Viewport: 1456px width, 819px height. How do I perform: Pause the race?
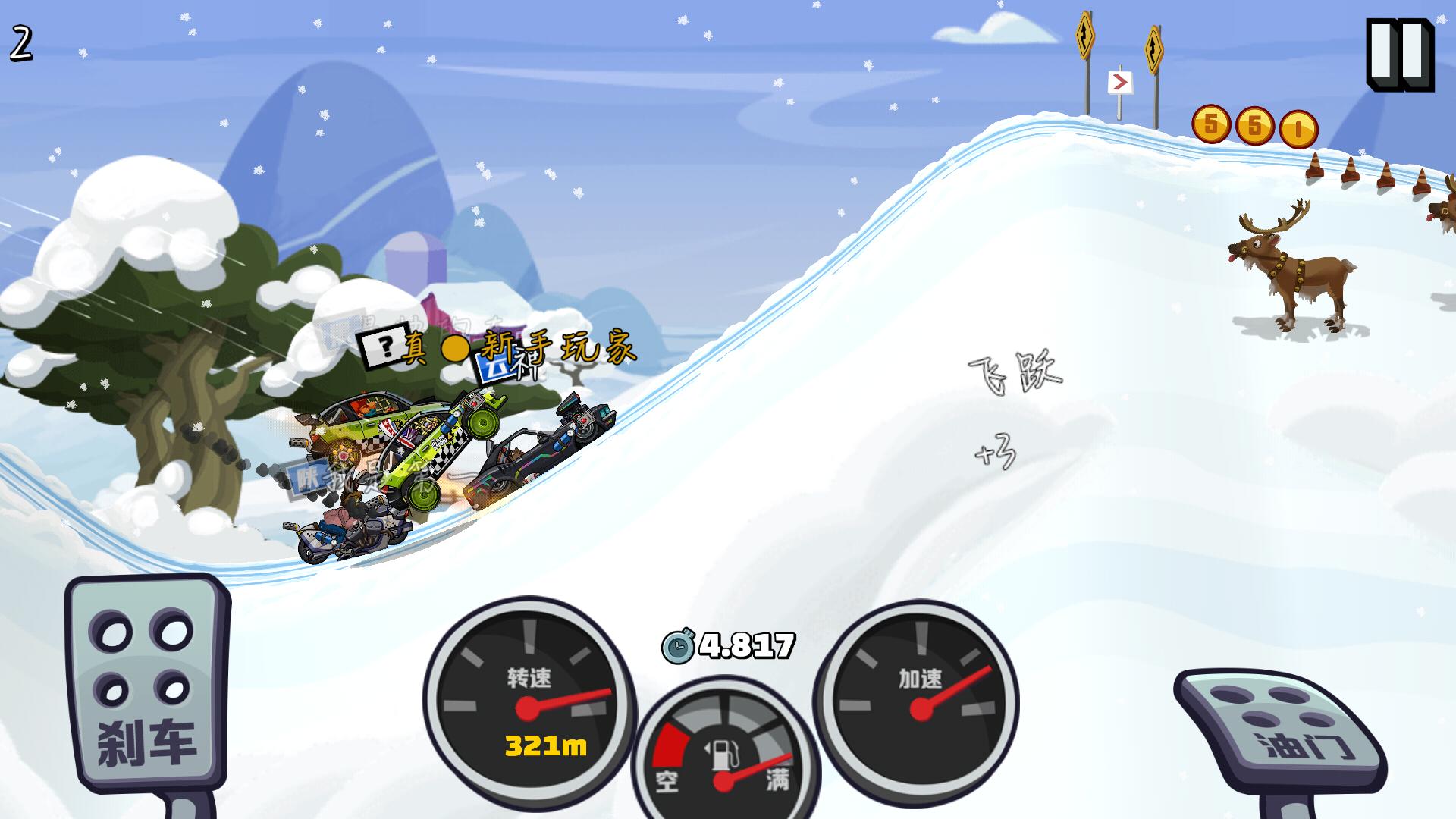tap(1399, 55)
